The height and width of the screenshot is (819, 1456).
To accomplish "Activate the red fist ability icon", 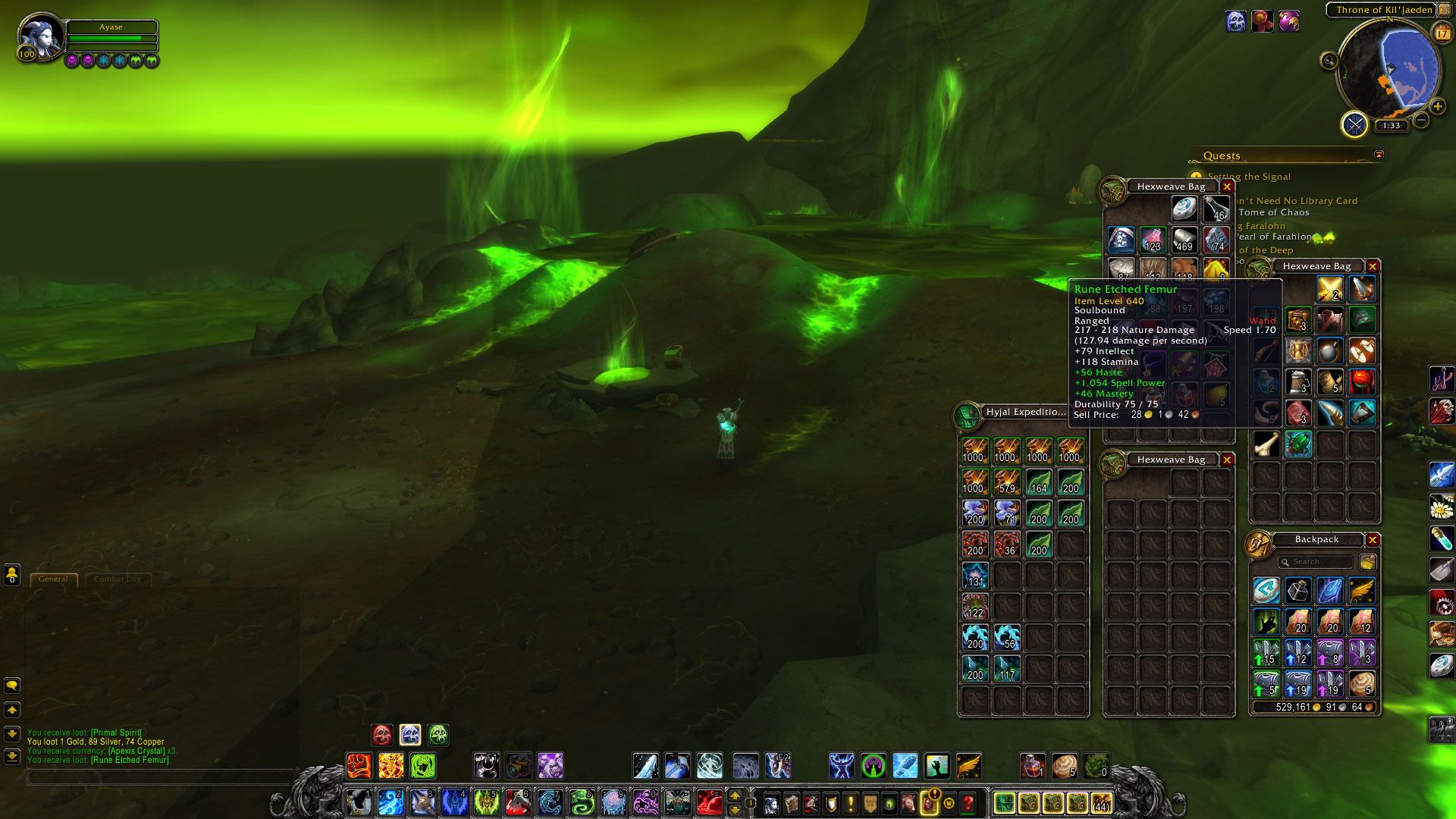I will coord(359,766).
